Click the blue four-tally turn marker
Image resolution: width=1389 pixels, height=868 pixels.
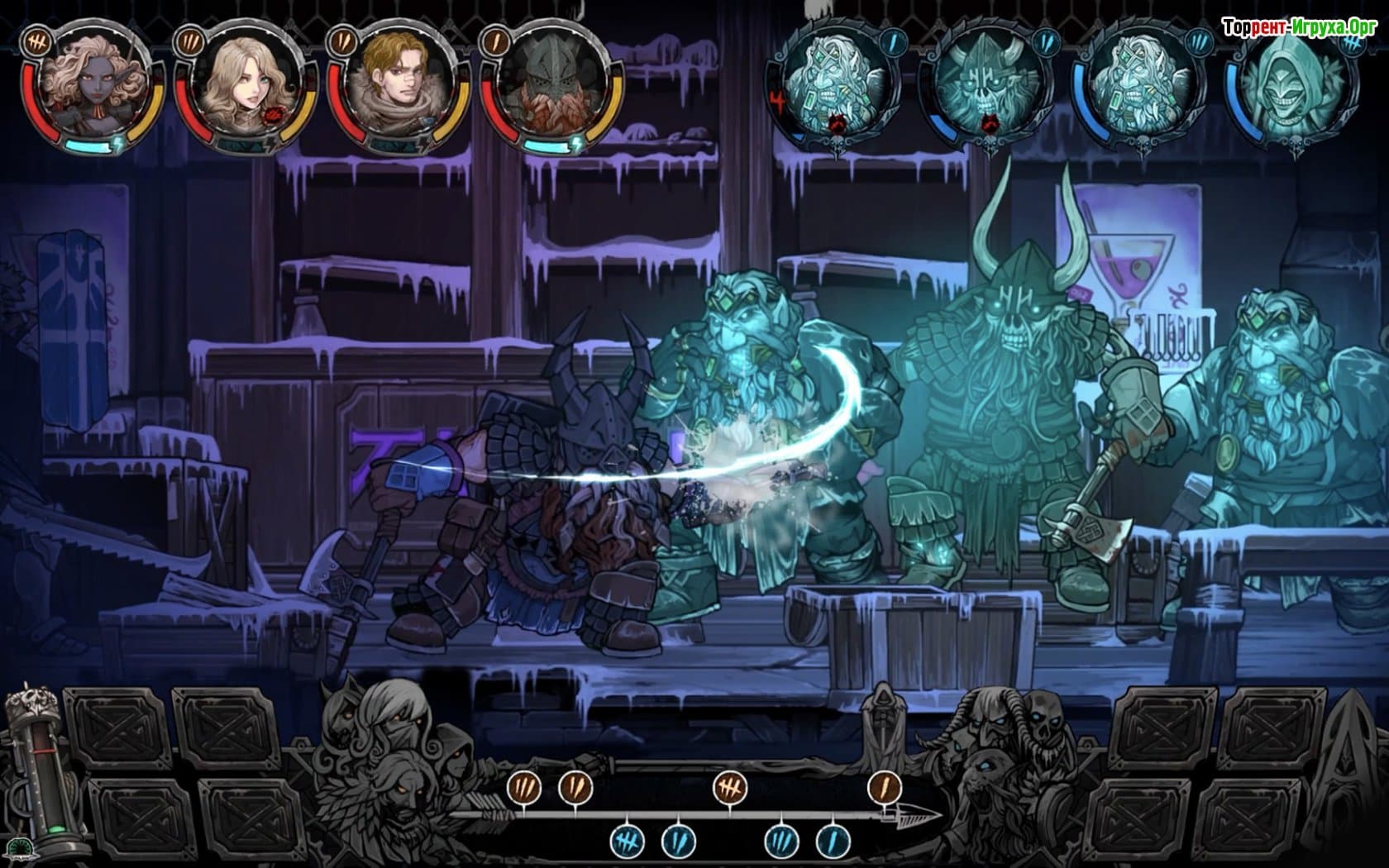pyautogui.click(x=627, y=842)
